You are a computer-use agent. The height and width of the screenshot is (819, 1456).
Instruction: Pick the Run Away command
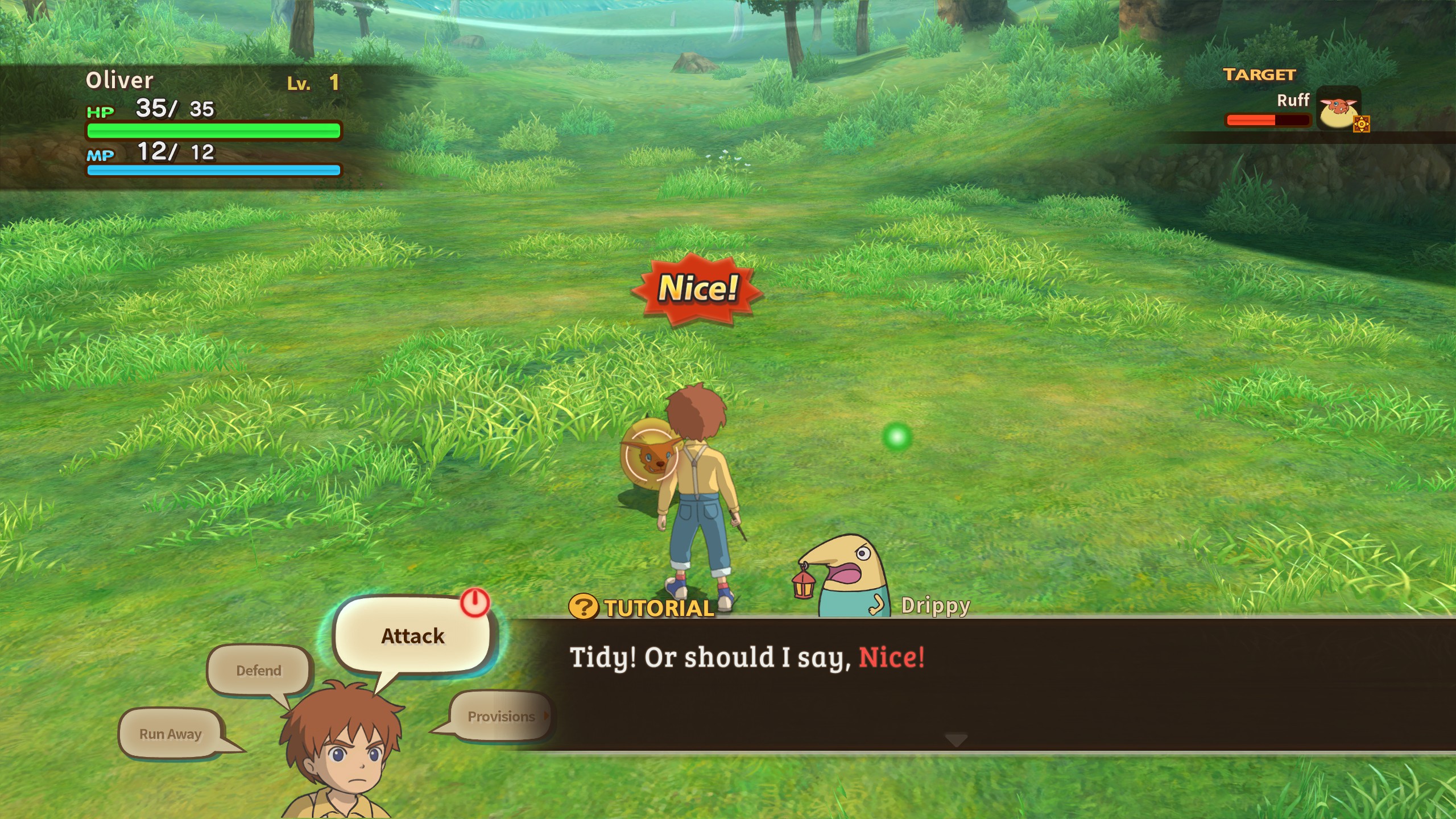point(171,734)
